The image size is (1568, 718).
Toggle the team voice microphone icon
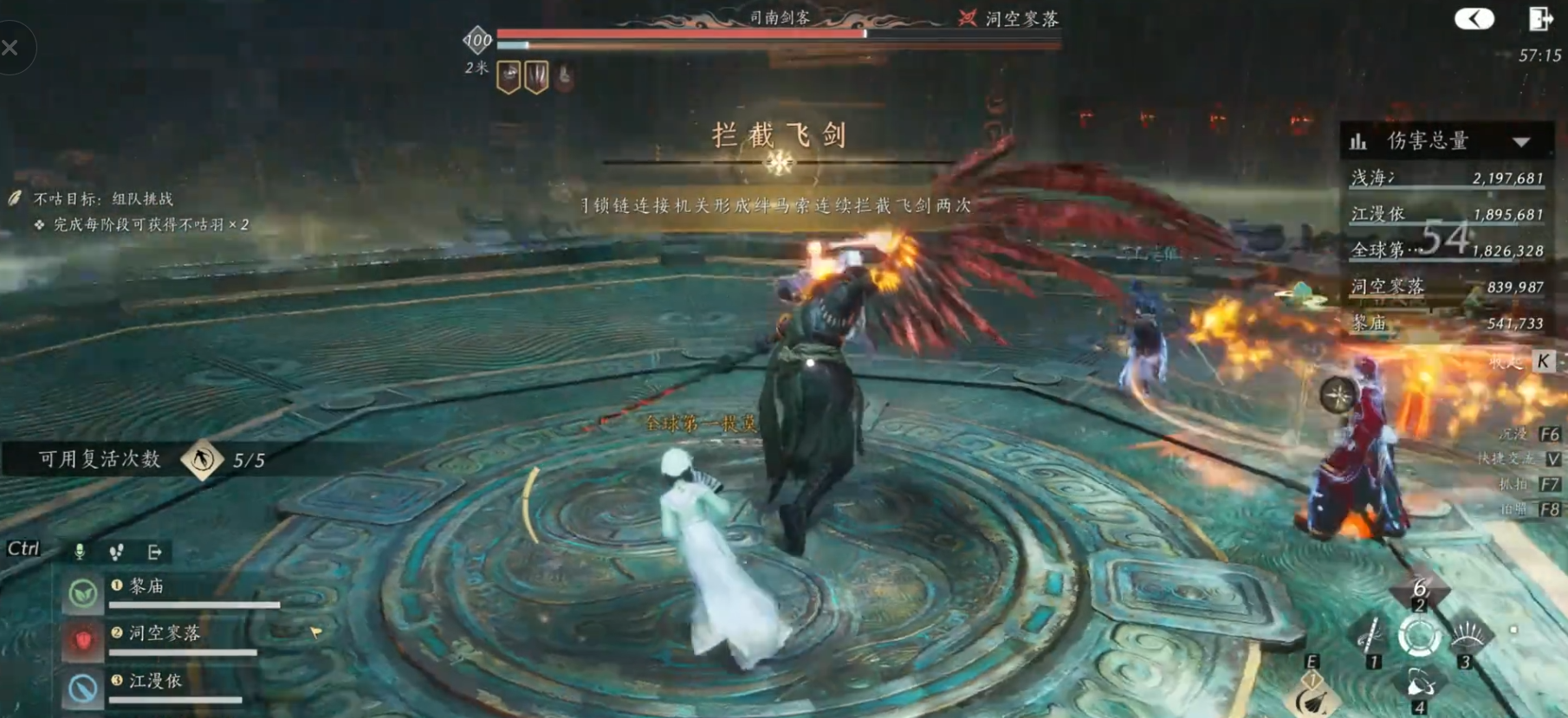click(x=80, y=552)
